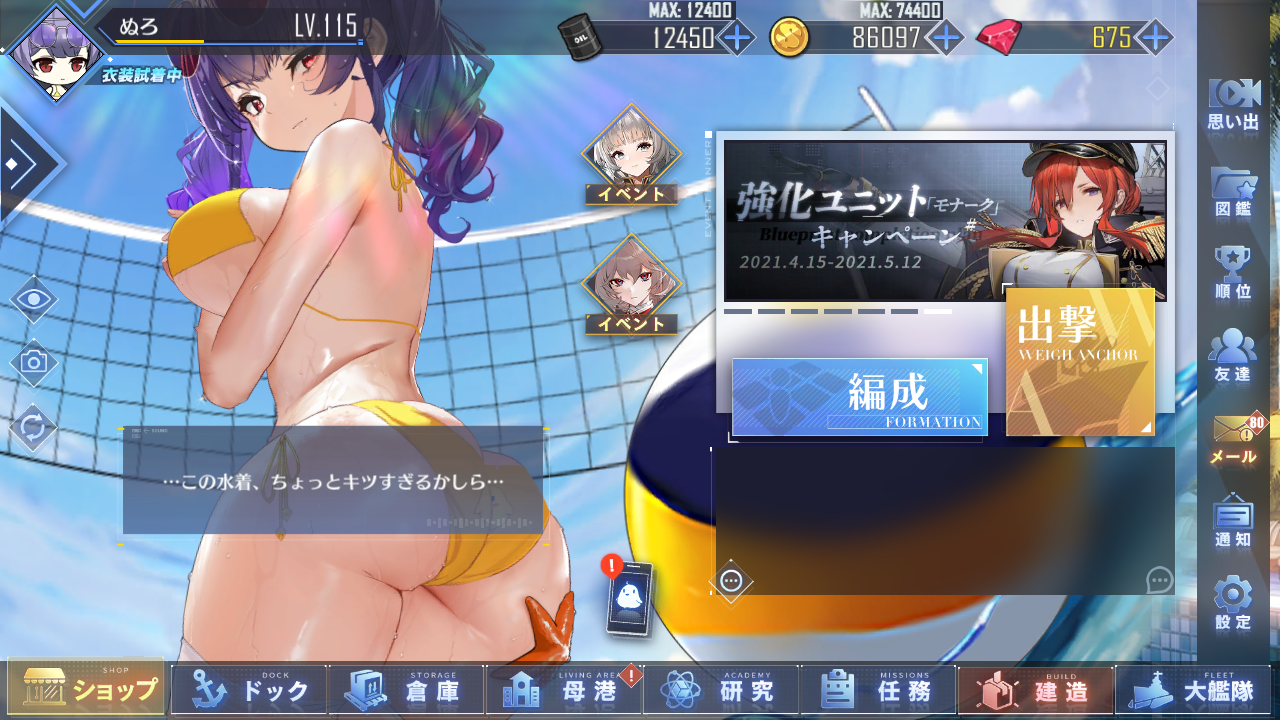Switch to the 研究 Academy tab
1280x720 pixels.
[720, 689]
